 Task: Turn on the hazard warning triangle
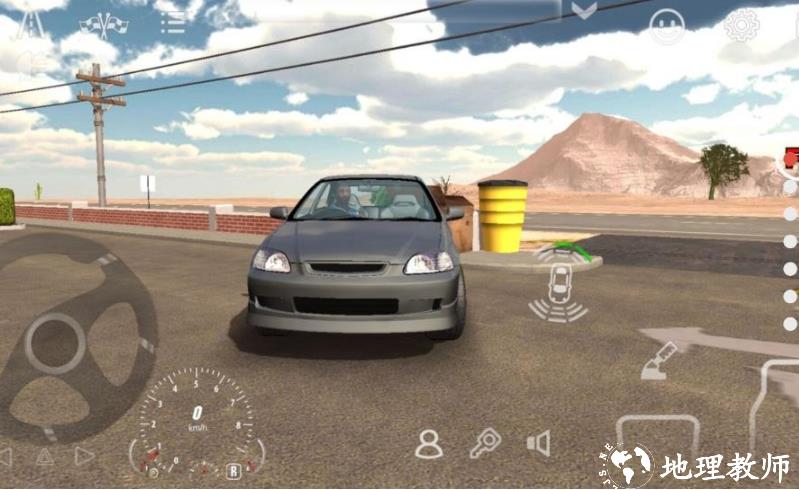(x=45, y=457)
